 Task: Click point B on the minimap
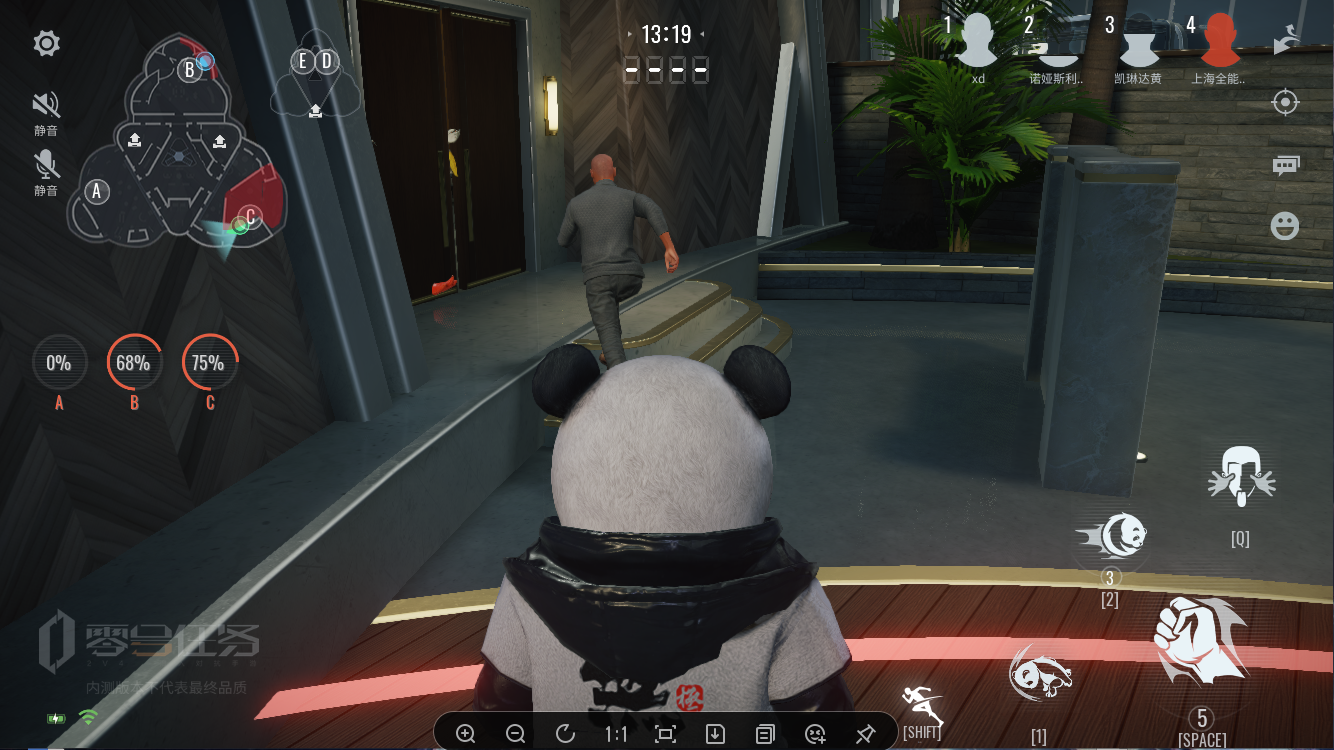(190, 70)
